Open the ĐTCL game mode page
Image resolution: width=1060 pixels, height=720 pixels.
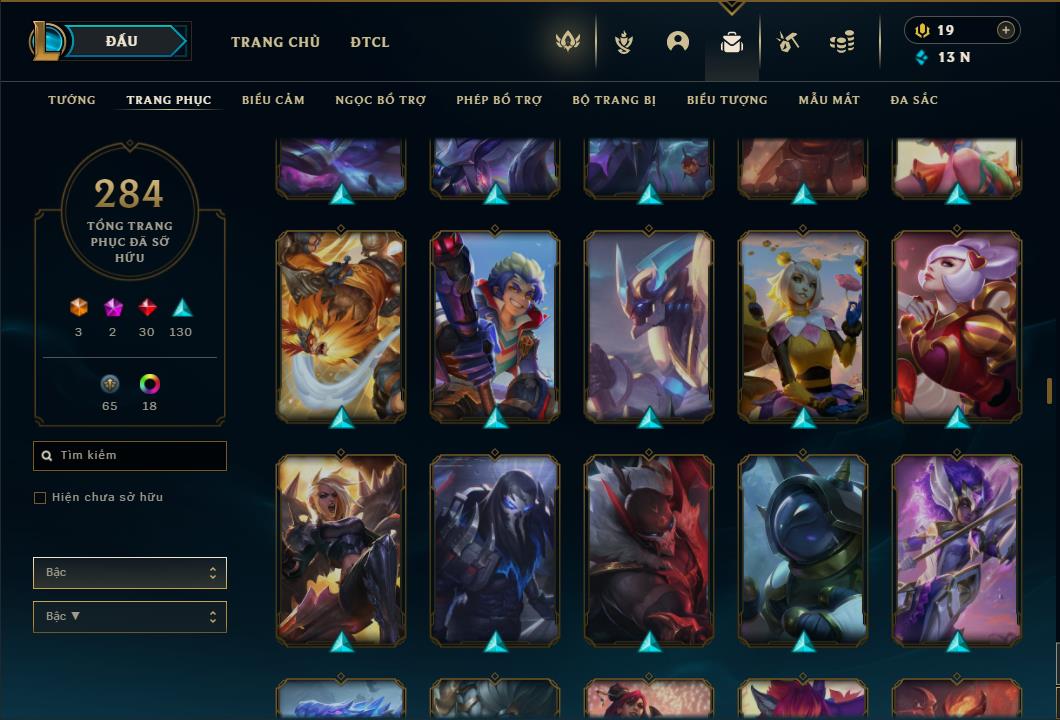(x=370, y=42)
